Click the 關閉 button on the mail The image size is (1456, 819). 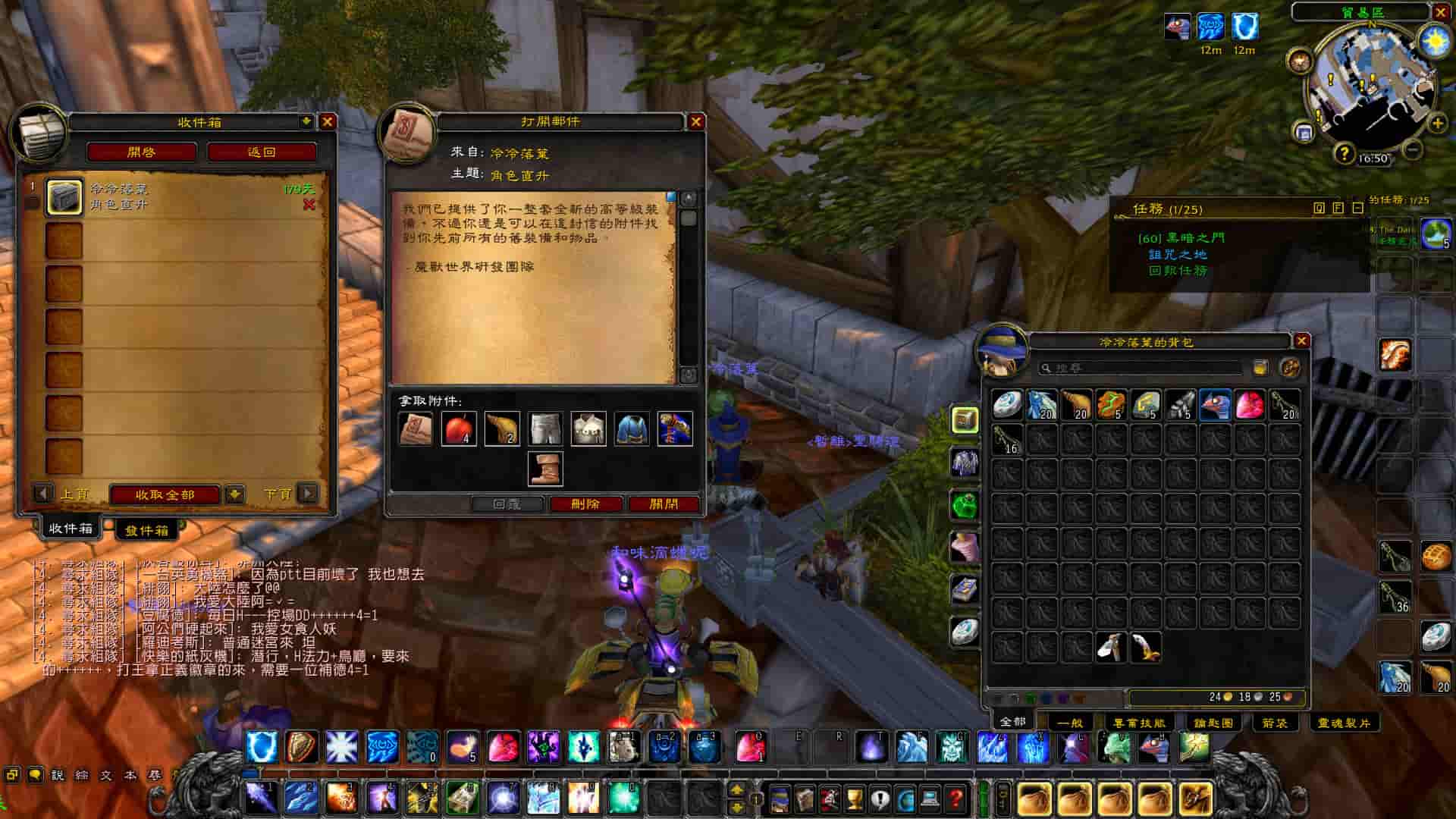click(664, 504)
